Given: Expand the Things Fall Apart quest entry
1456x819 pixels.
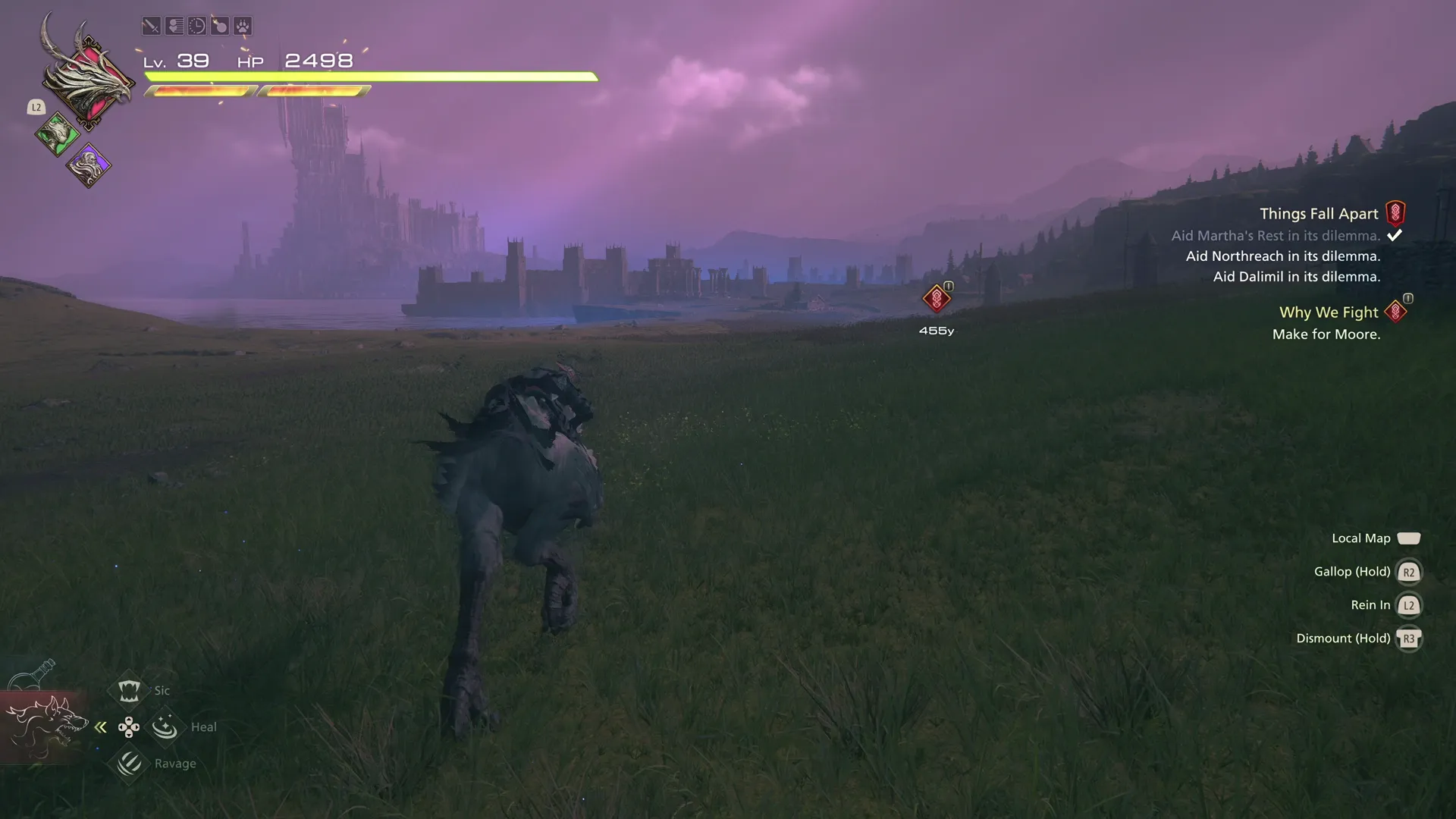Looking at the screenshot, I should 1318,214.
